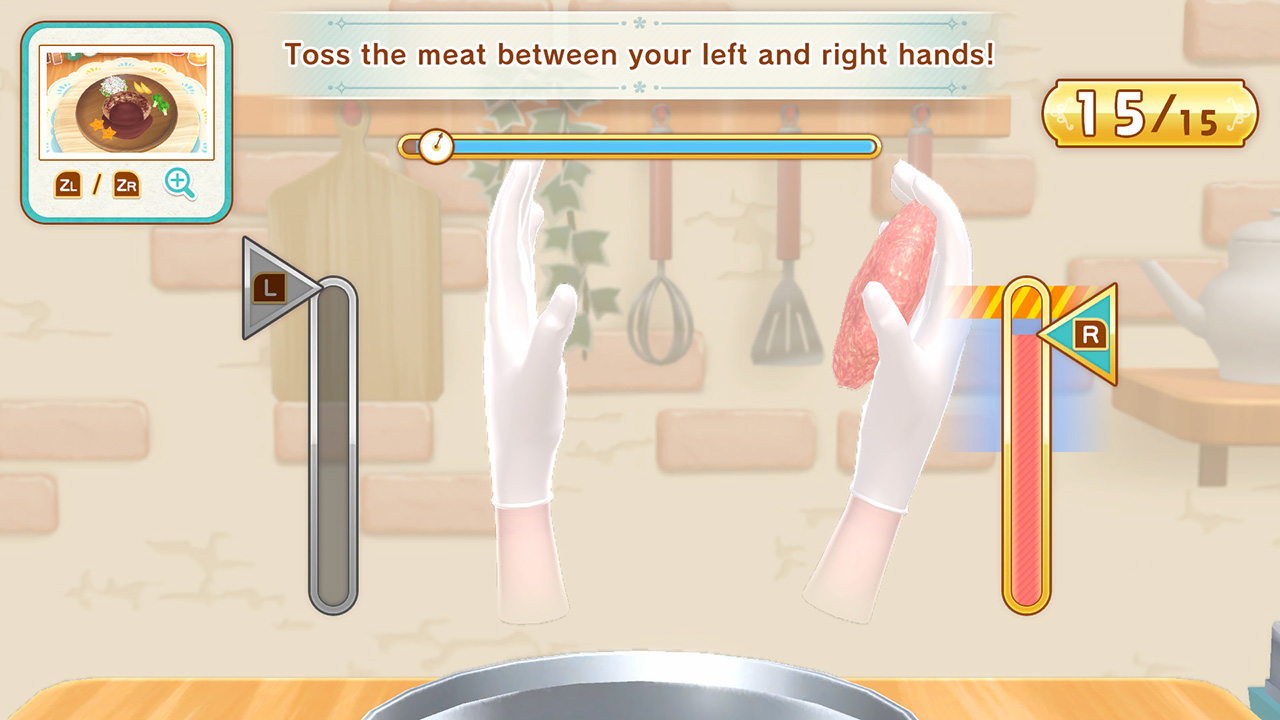Click the 15/15 score counter badge
Screen dimensions: 1280x720
click(1152, 113)
